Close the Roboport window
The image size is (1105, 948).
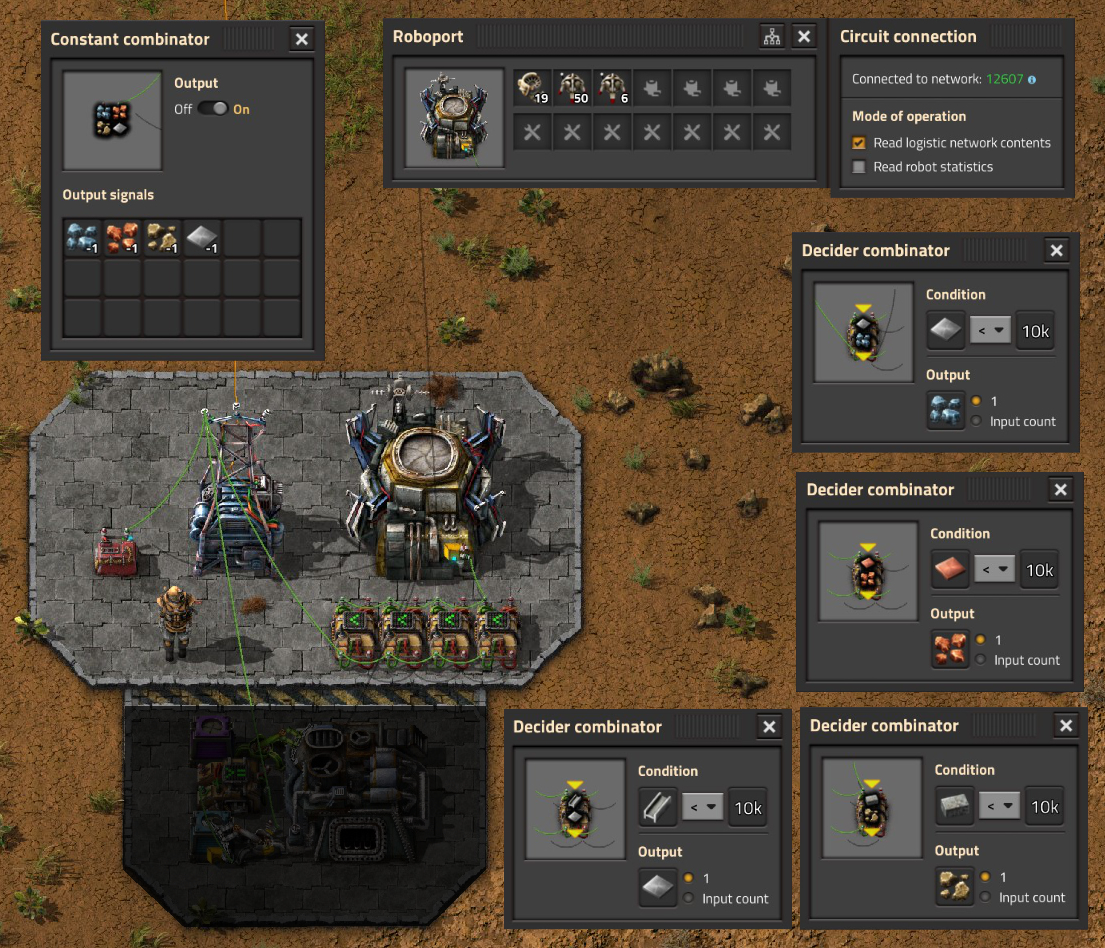coord(804,37)
